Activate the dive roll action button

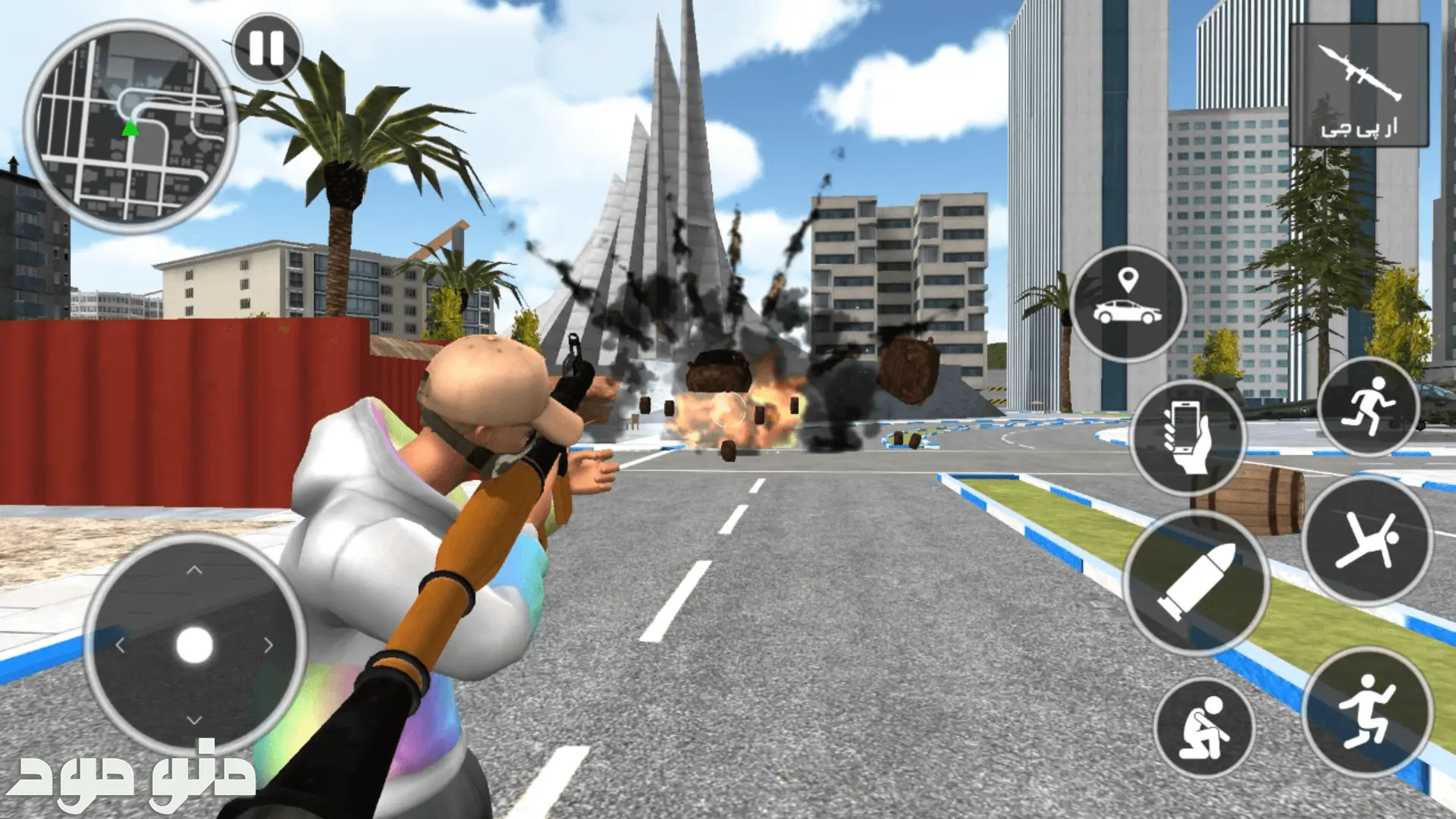[1368, 540]
